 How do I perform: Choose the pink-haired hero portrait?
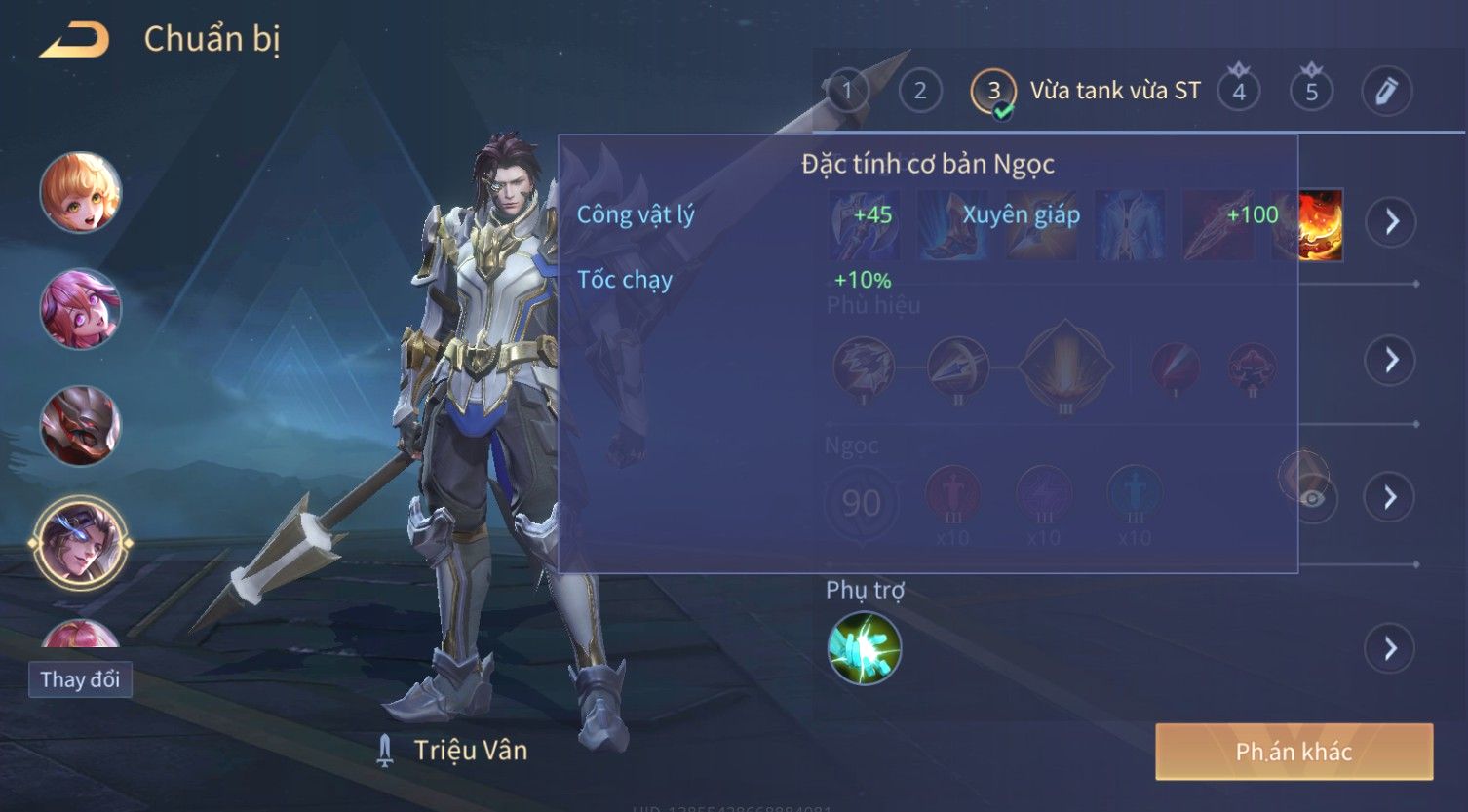click(x=80, y=309)
